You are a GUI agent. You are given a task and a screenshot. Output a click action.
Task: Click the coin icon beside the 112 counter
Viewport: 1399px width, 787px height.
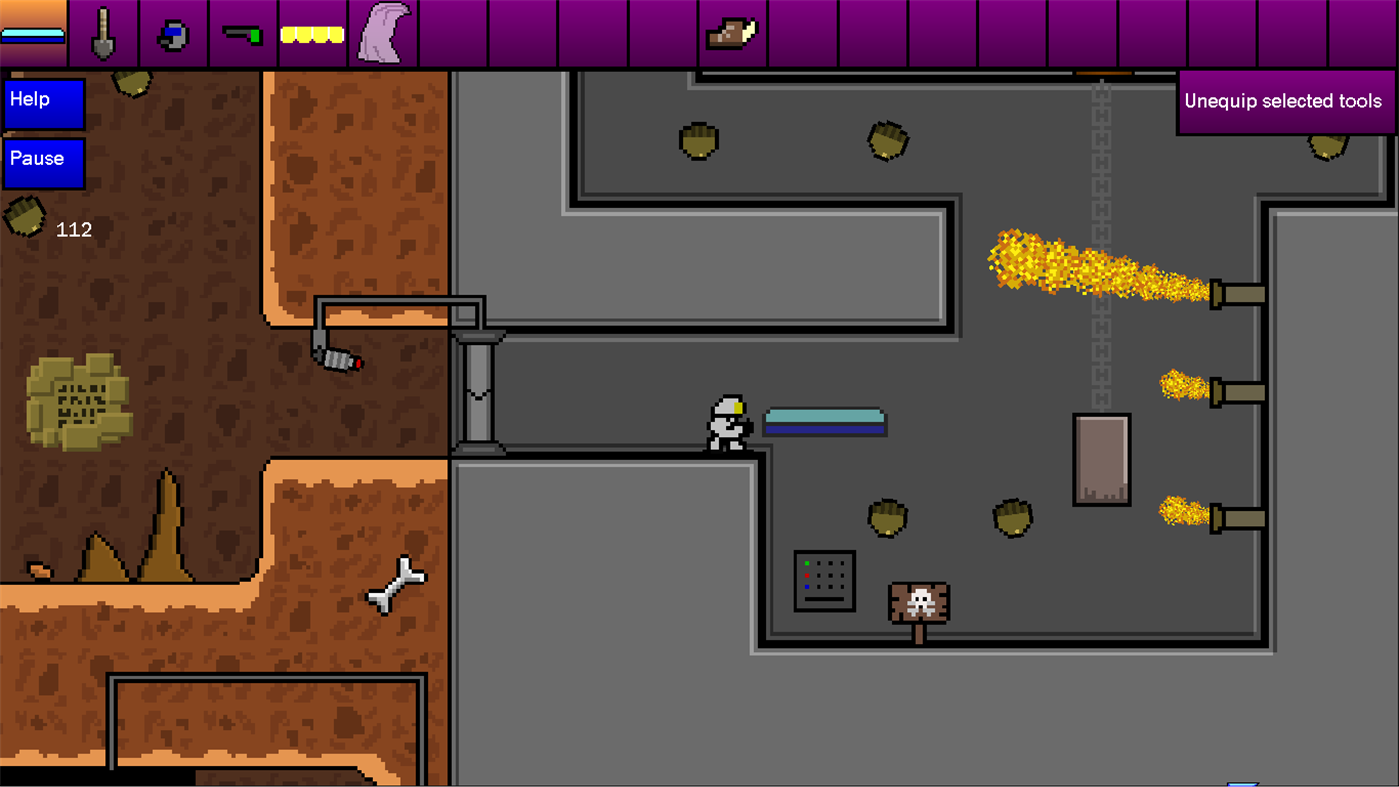(24, 215)
